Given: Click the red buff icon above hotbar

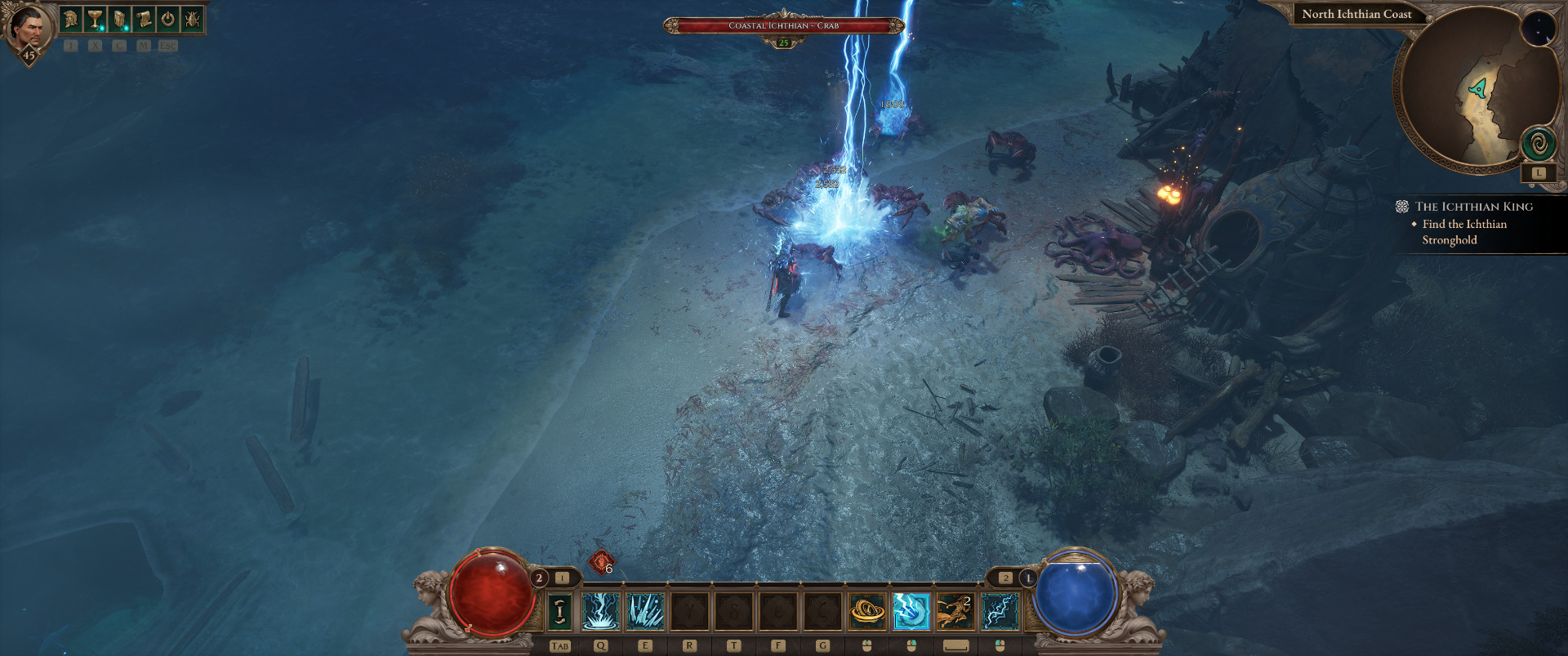Looking at the screenshot, I should (x=600, y=562).
